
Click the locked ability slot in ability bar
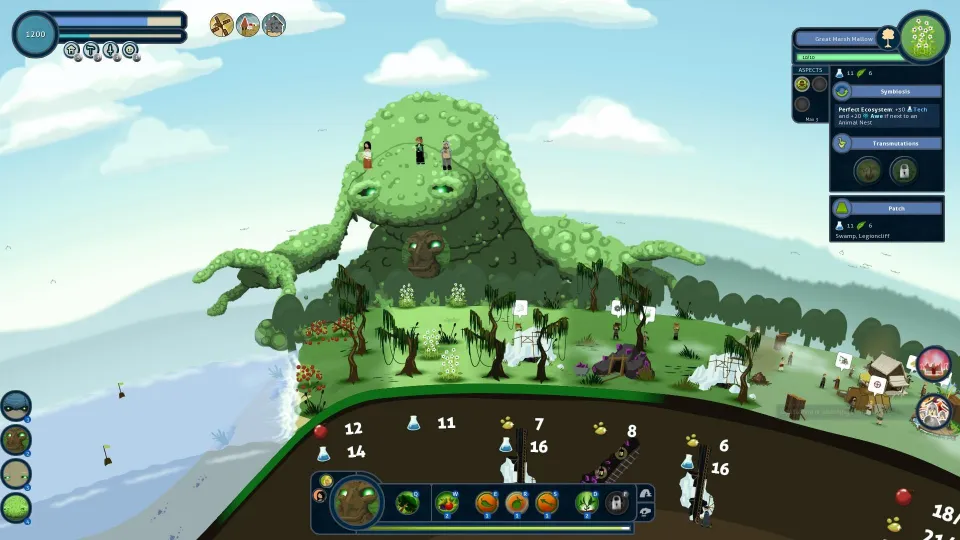[618, 503]
